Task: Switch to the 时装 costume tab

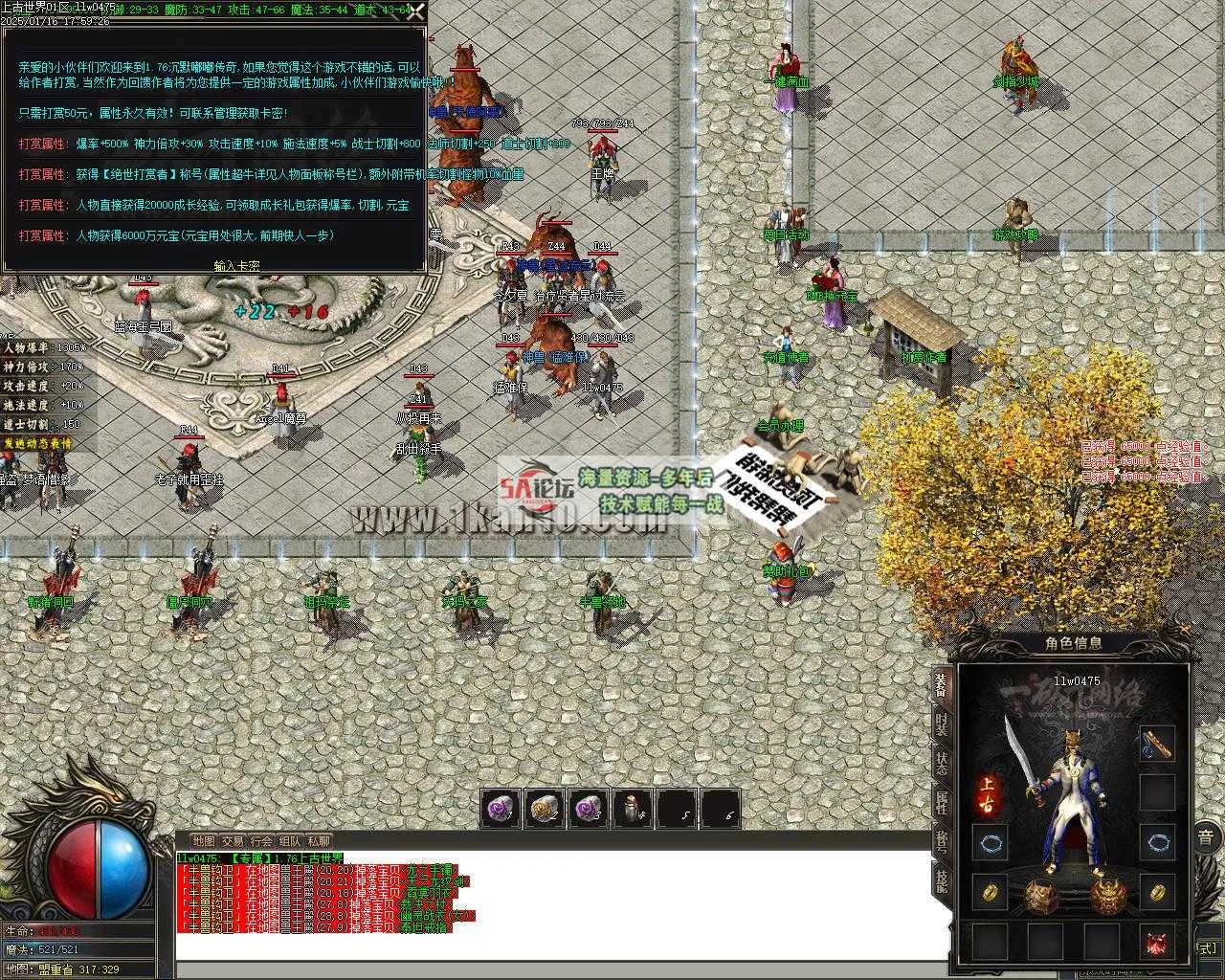Action: click(x=942, y=724)
